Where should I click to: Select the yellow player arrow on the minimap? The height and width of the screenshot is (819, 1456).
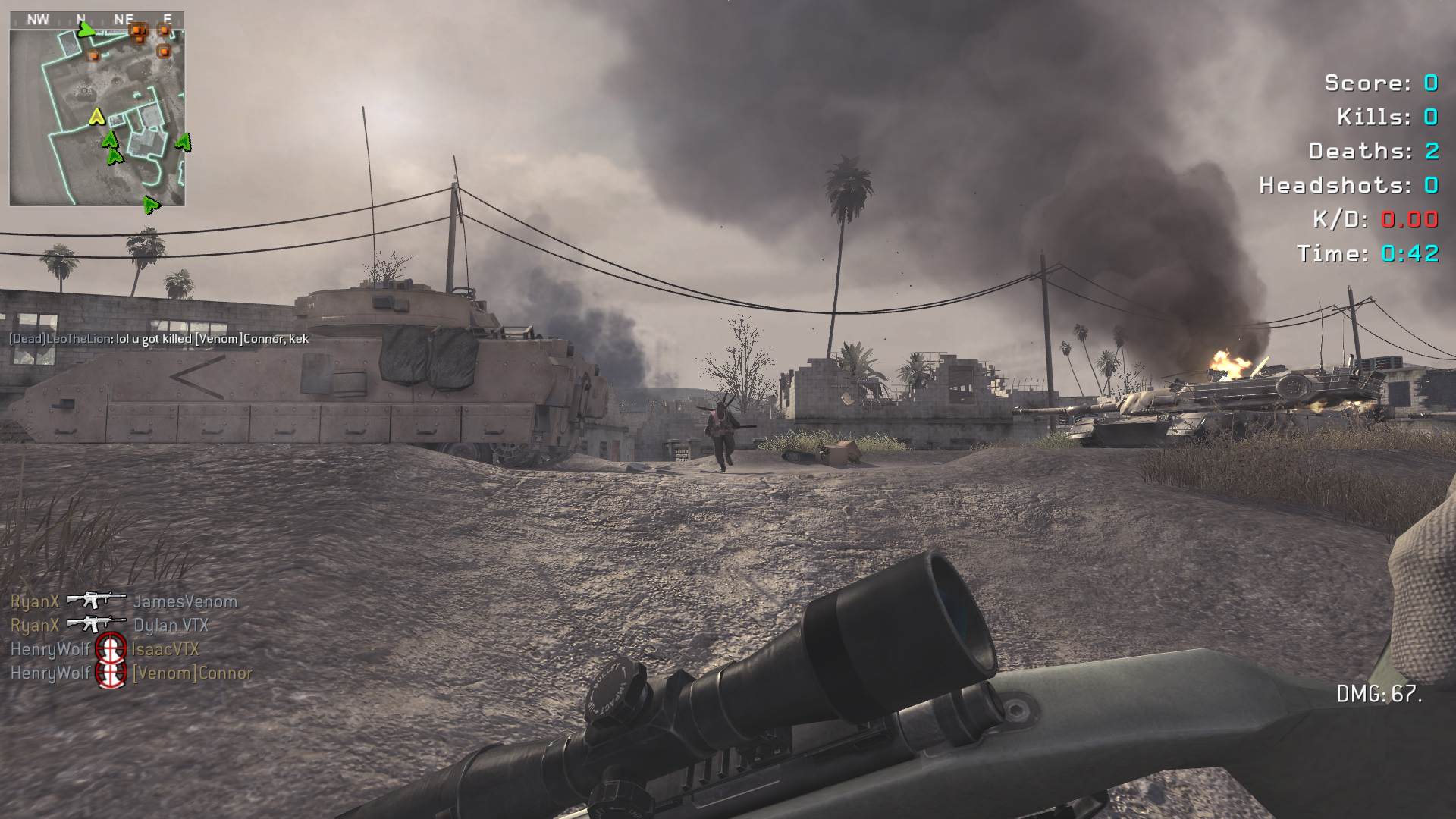(x=96, y=116)
